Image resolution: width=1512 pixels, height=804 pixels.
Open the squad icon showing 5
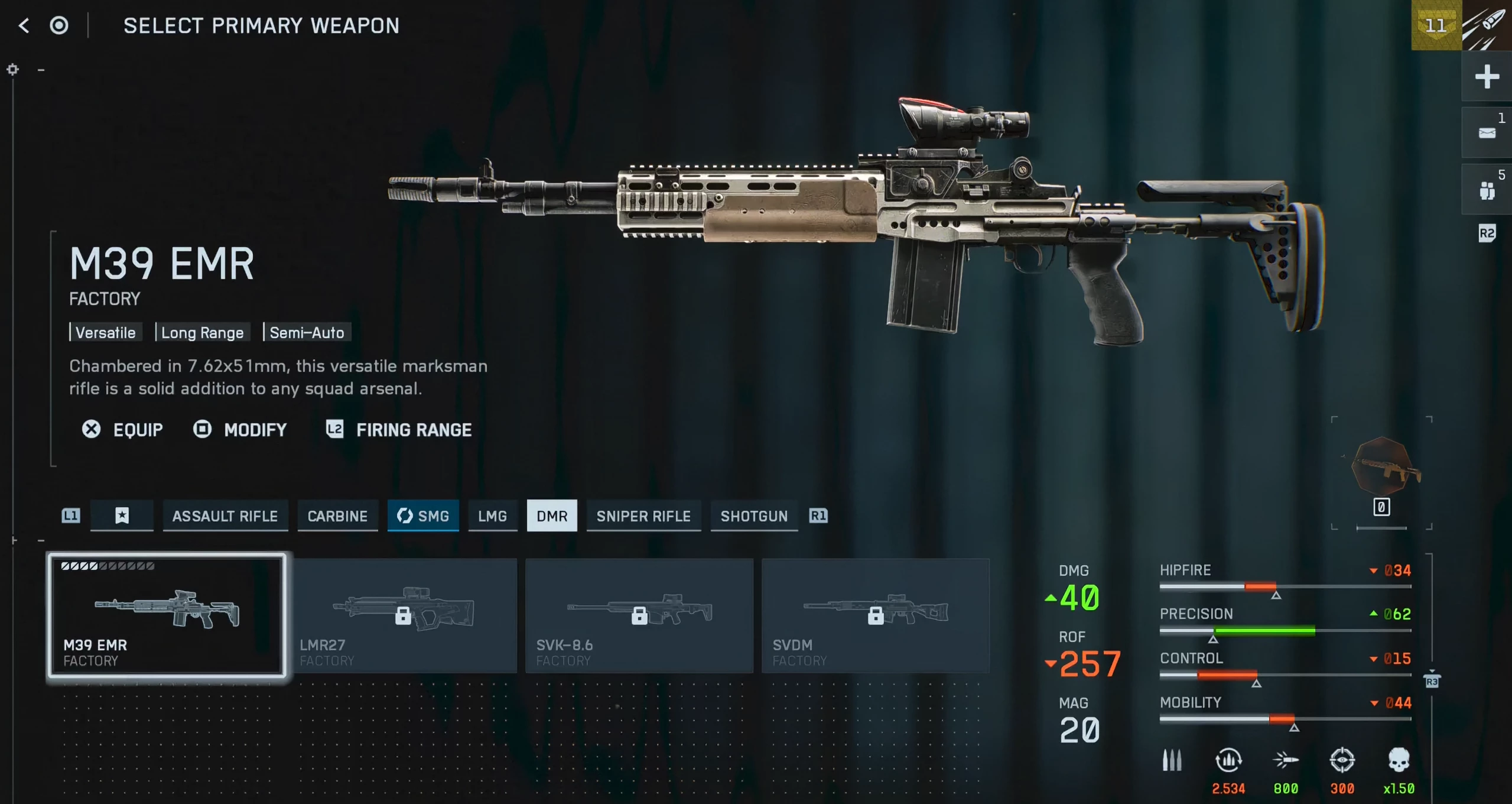click(1487, 190)
